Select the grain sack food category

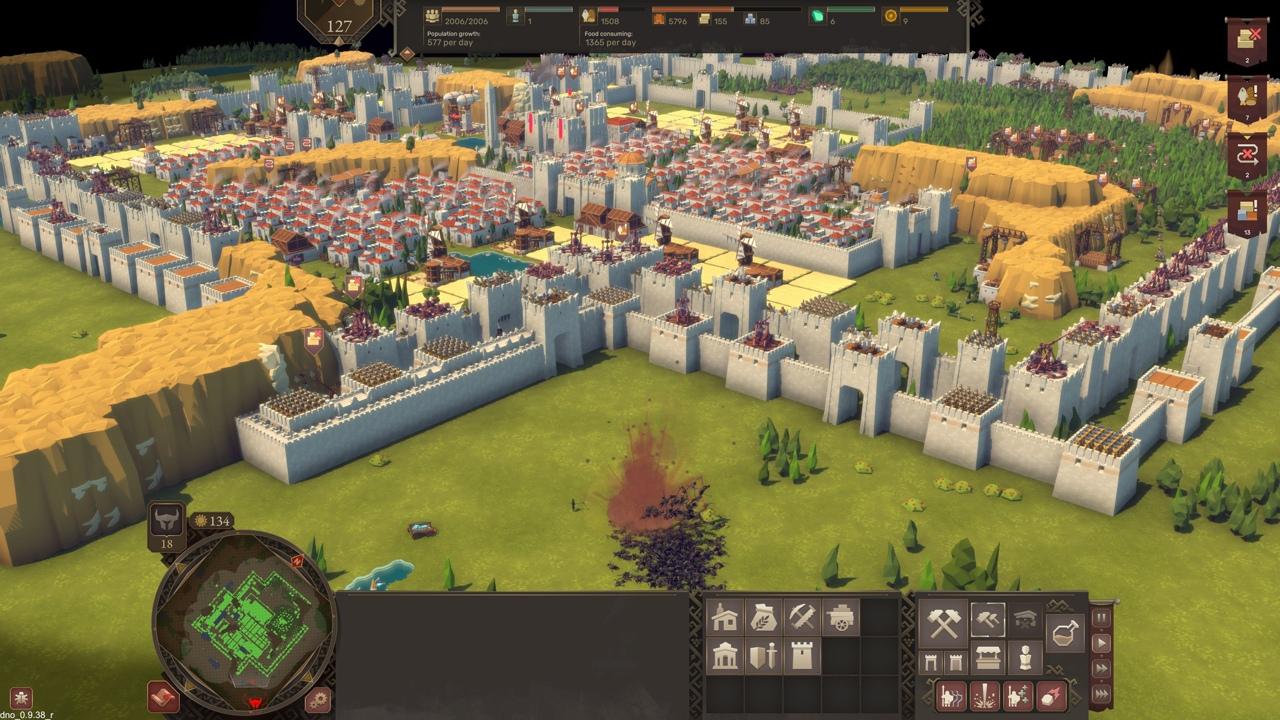pos(763,618)
